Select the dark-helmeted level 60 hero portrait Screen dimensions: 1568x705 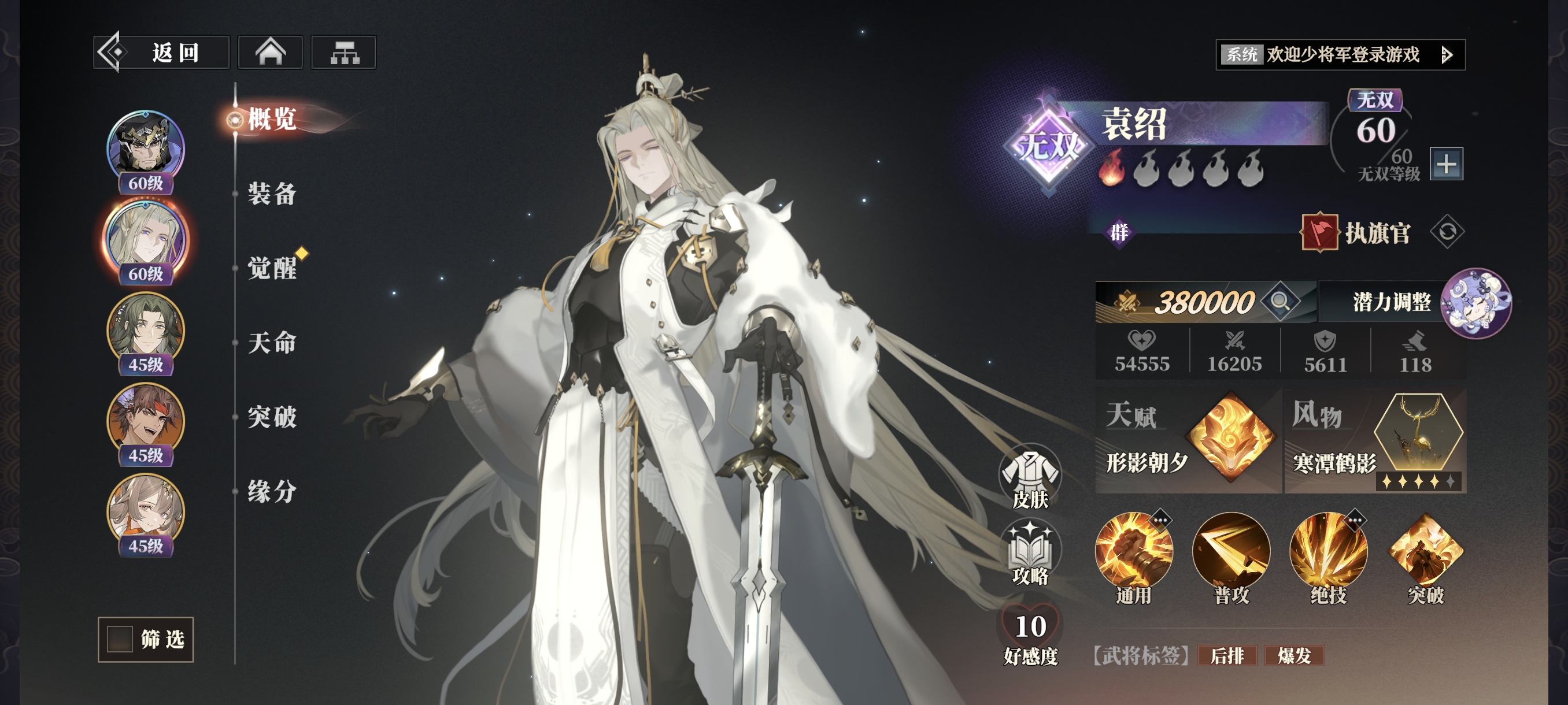point(146,149)
